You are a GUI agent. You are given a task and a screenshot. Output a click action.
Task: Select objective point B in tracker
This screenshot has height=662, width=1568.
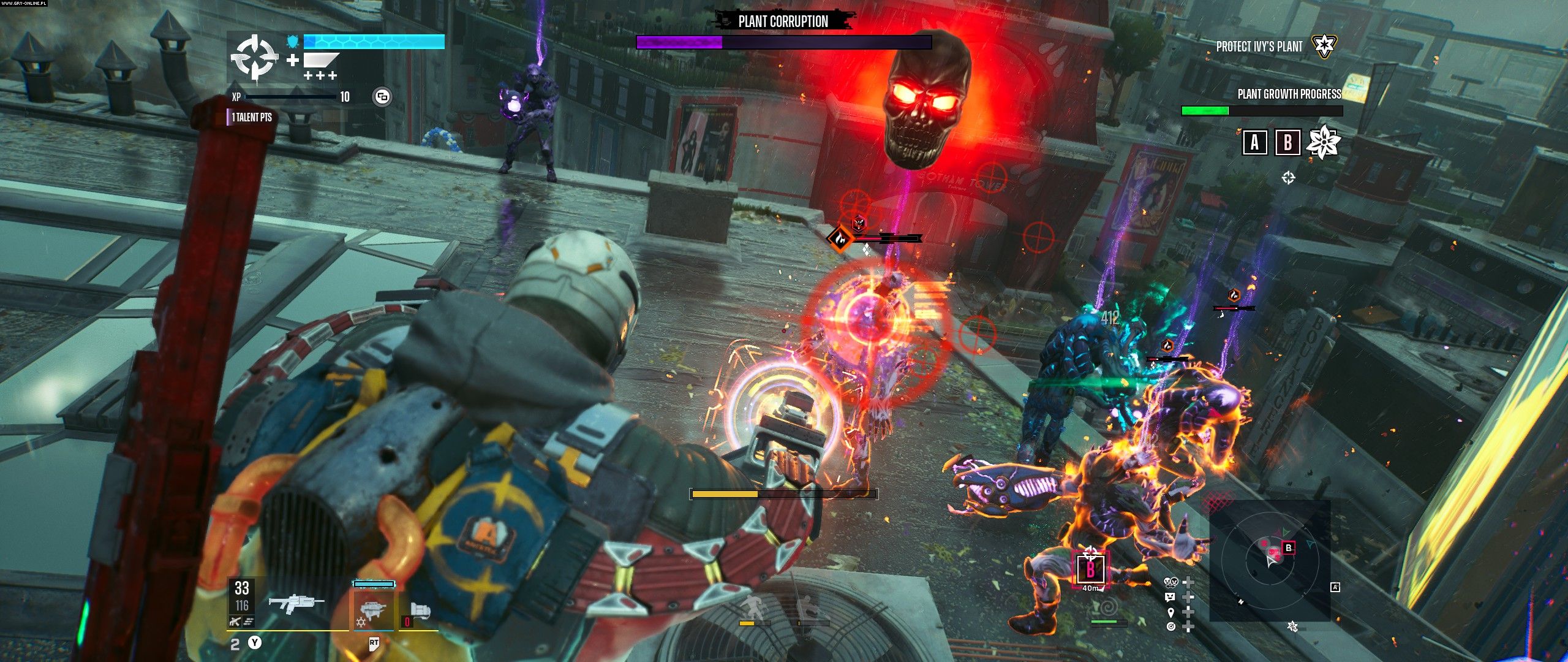point(1287,143)
